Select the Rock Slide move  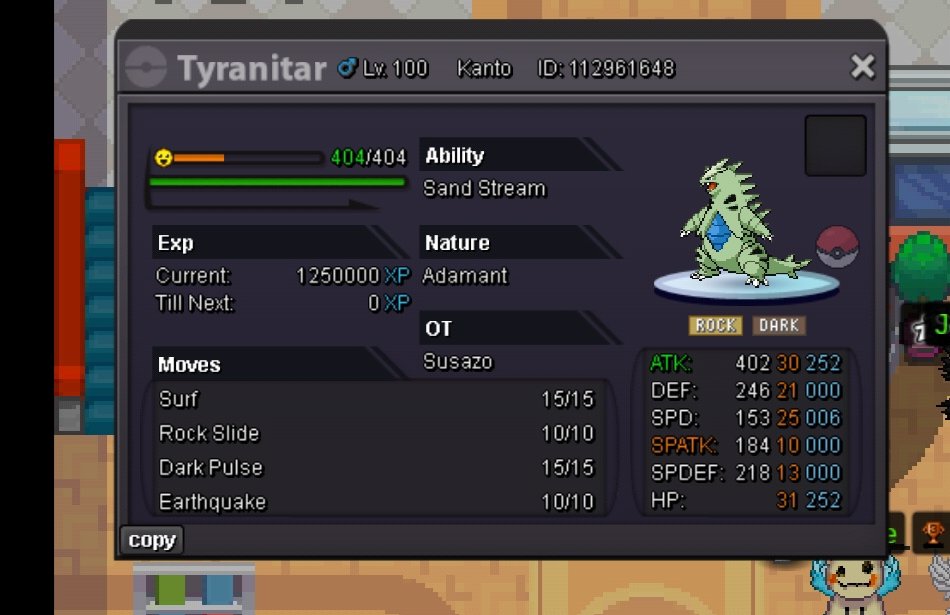click(376, 433)
